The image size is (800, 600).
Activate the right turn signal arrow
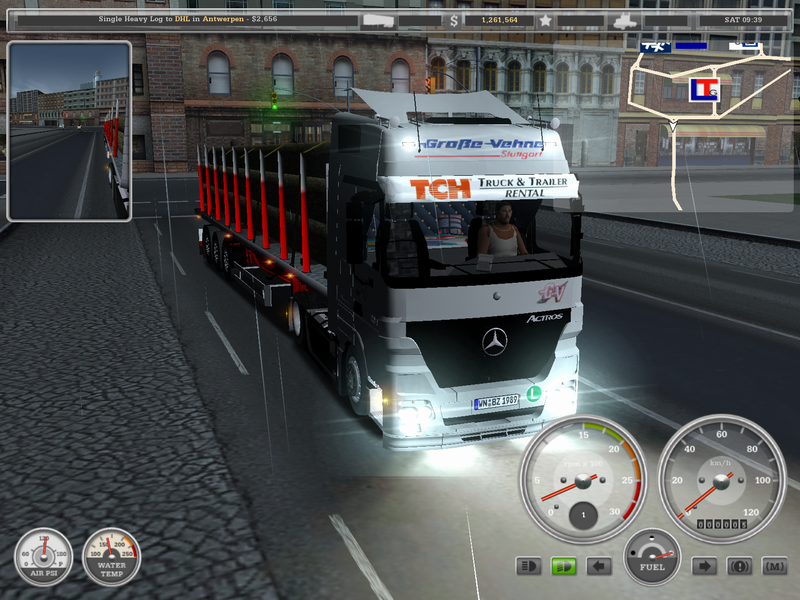pyautogui.click(x=705, y=567)
